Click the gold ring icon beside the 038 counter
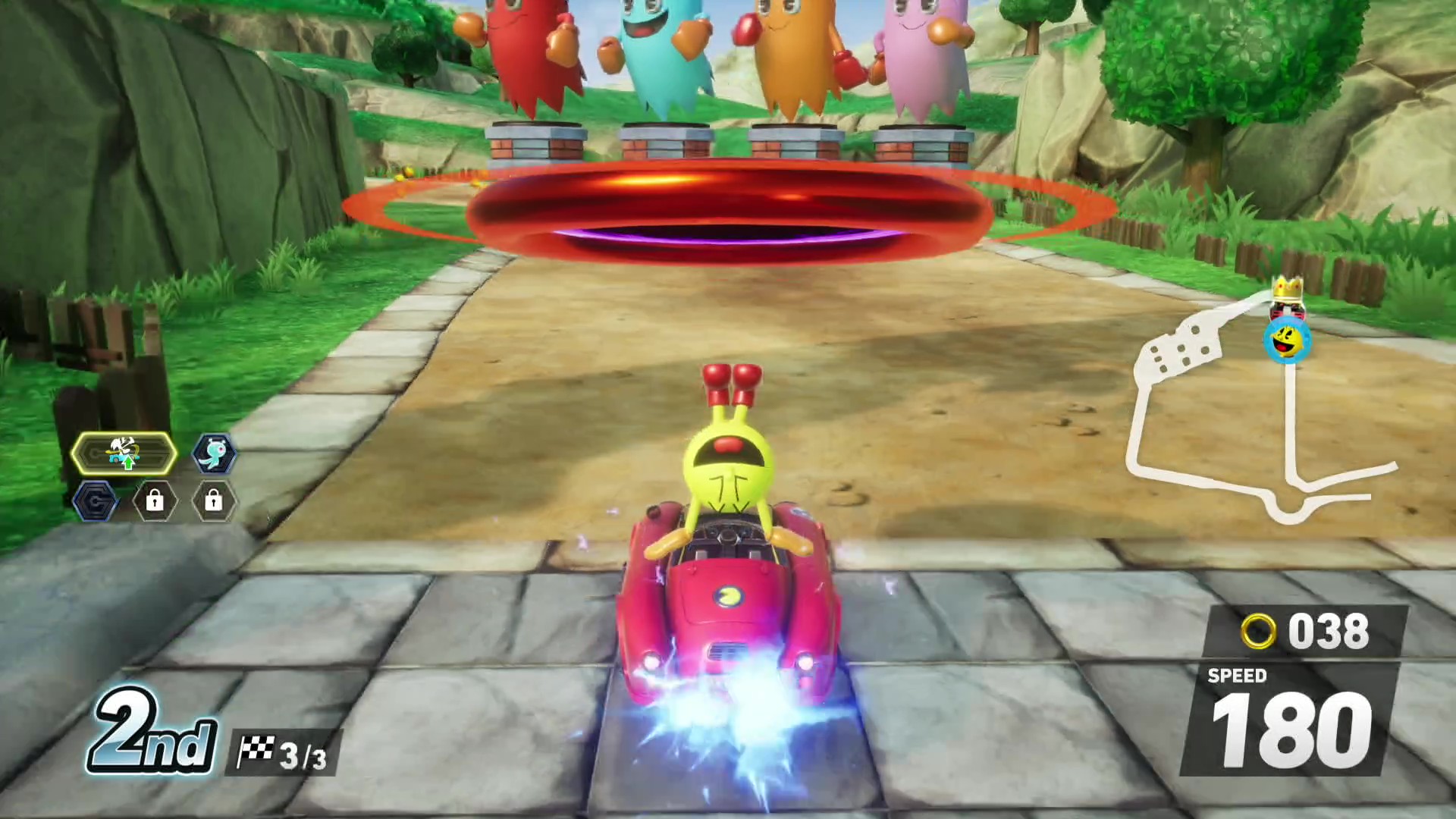 (x=1259, y=631)
